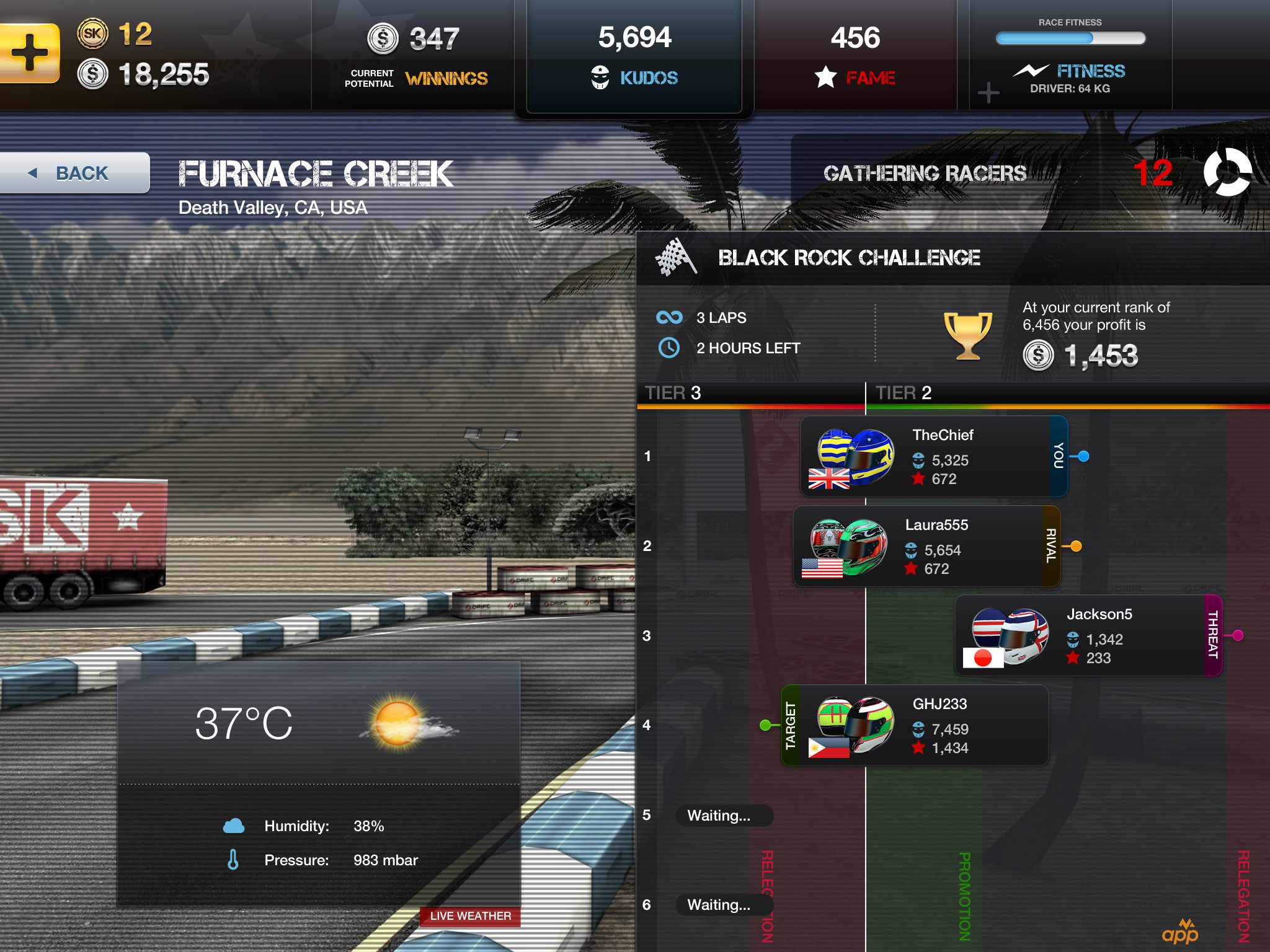Select rival Laura555's racer card

(926, 547)
